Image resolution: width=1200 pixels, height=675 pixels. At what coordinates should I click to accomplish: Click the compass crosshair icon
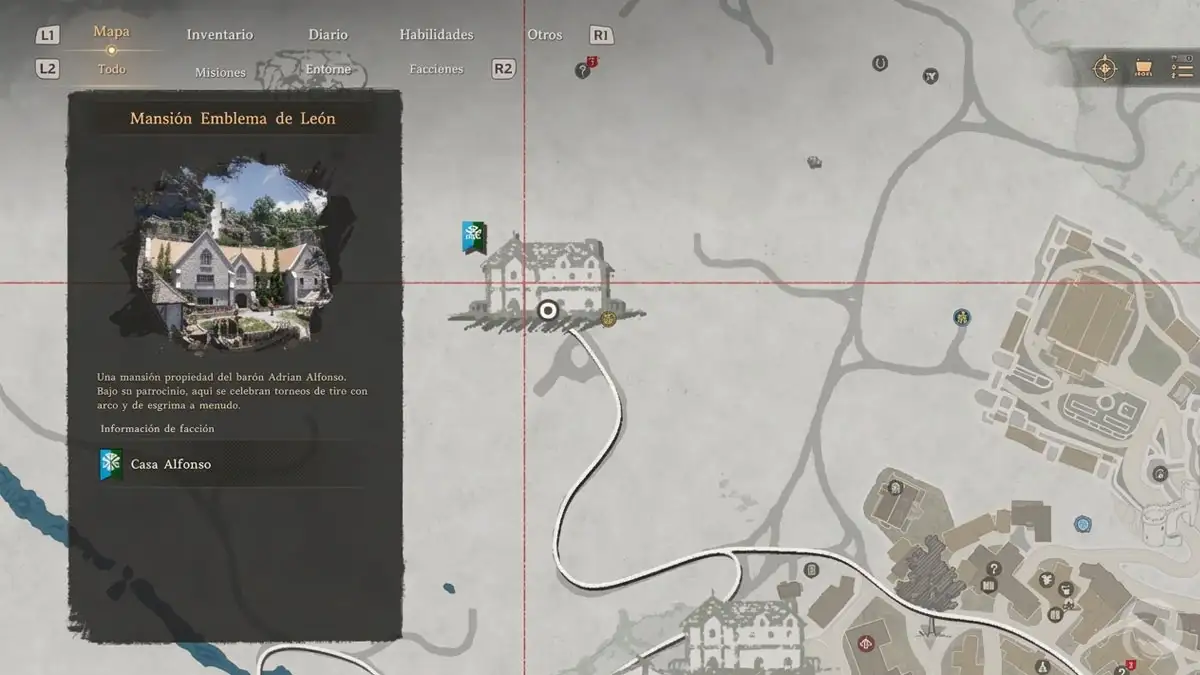[1104, 69]
